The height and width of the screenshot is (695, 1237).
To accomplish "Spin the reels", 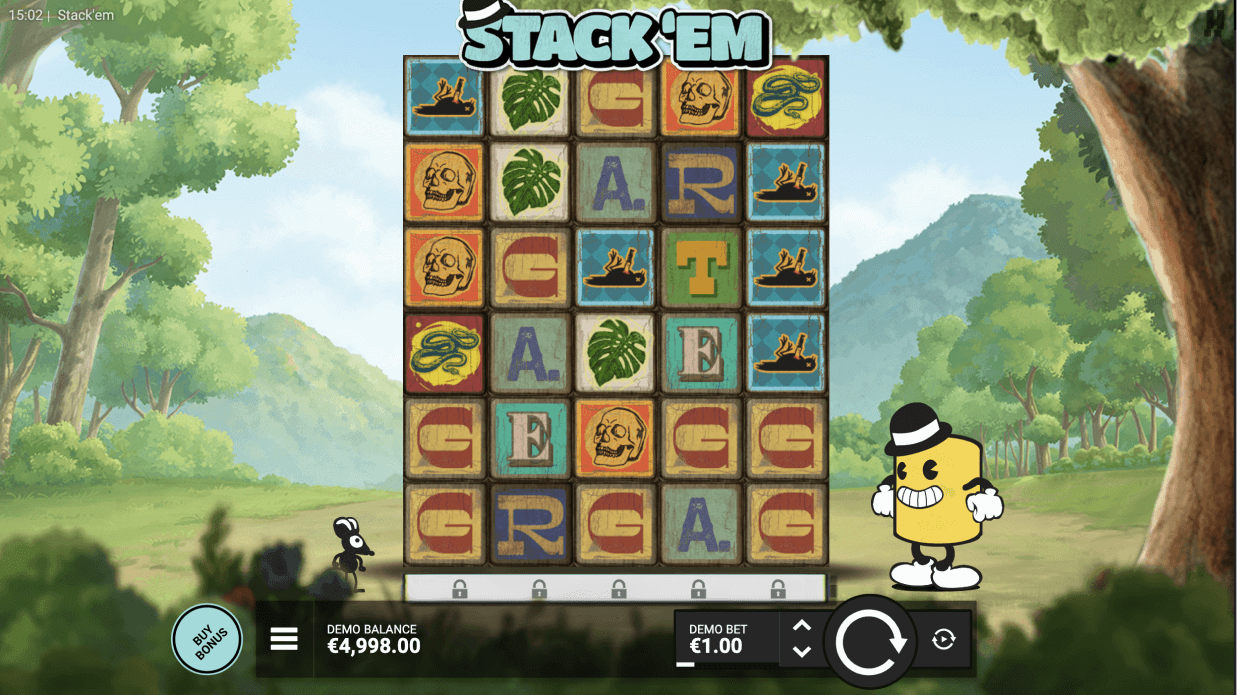I will 869,641.
